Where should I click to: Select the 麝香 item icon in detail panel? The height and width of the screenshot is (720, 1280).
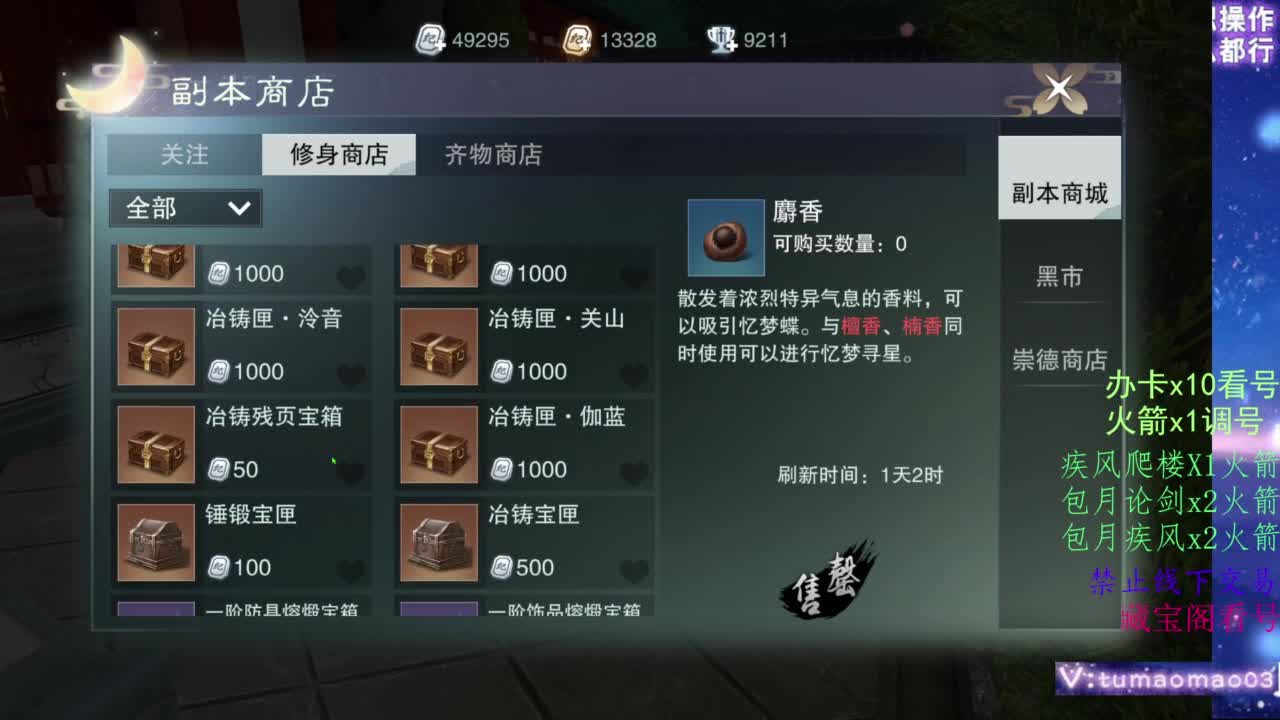(725, 237)
